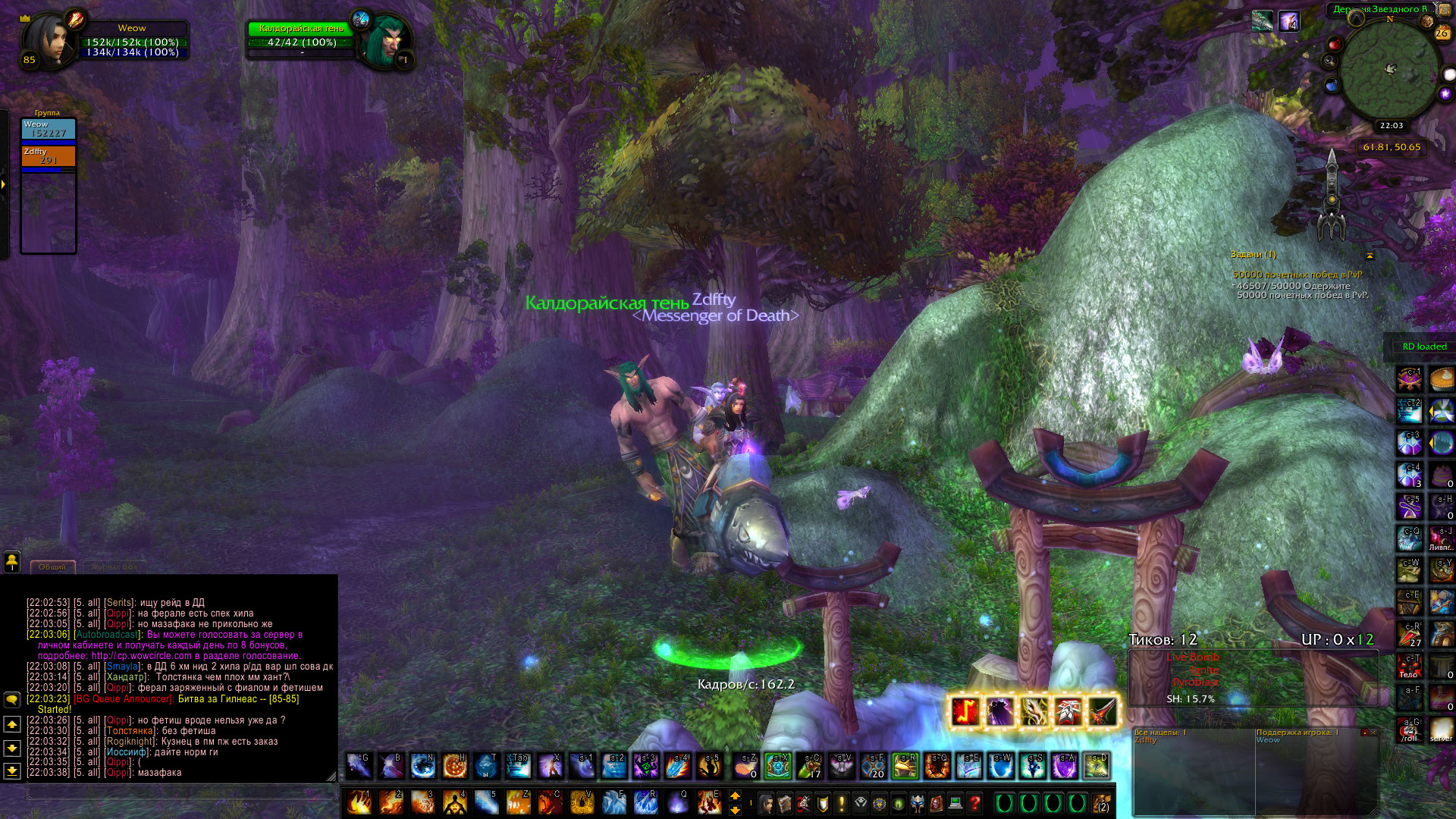Activate the ice spell on key R
1456x819 pixels.
pyautogui.click(x=645, y=802)
